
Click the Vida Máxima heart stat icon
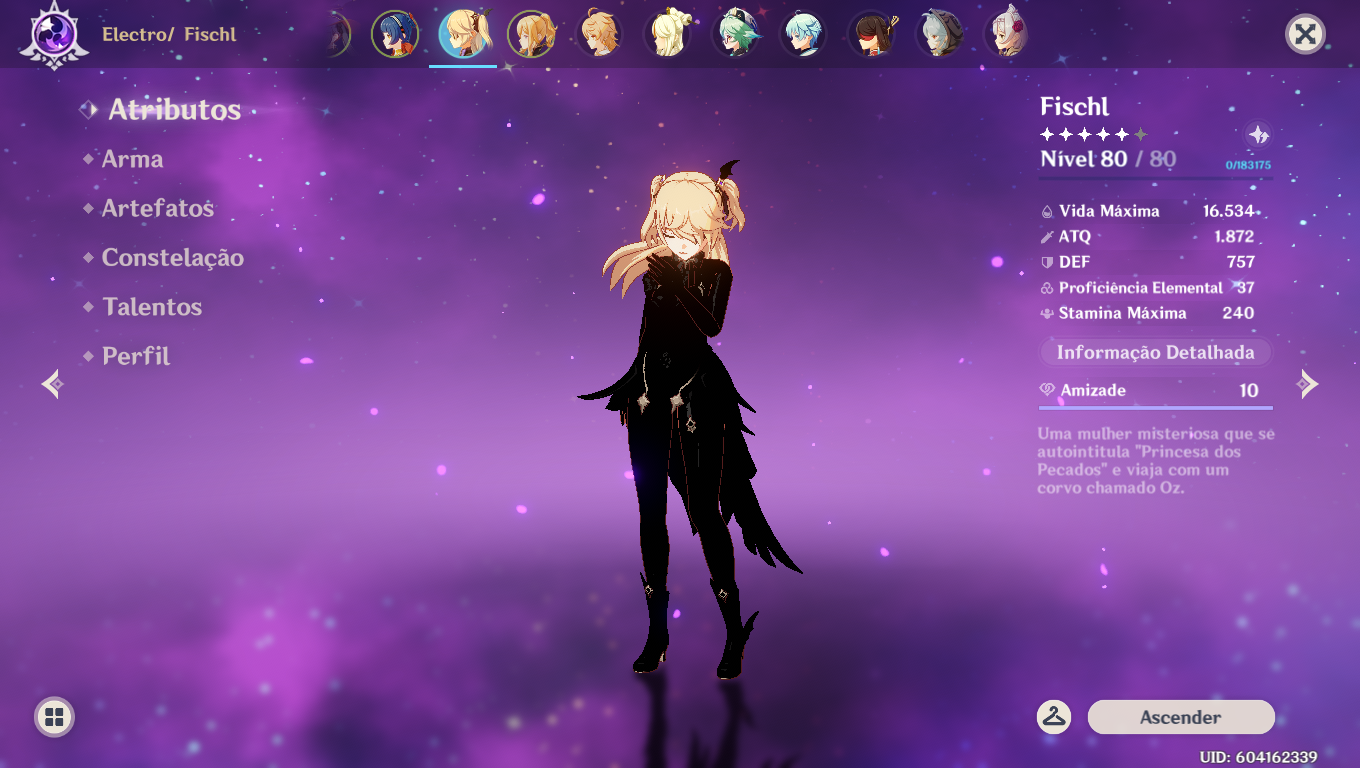[x=1047, y=211]
